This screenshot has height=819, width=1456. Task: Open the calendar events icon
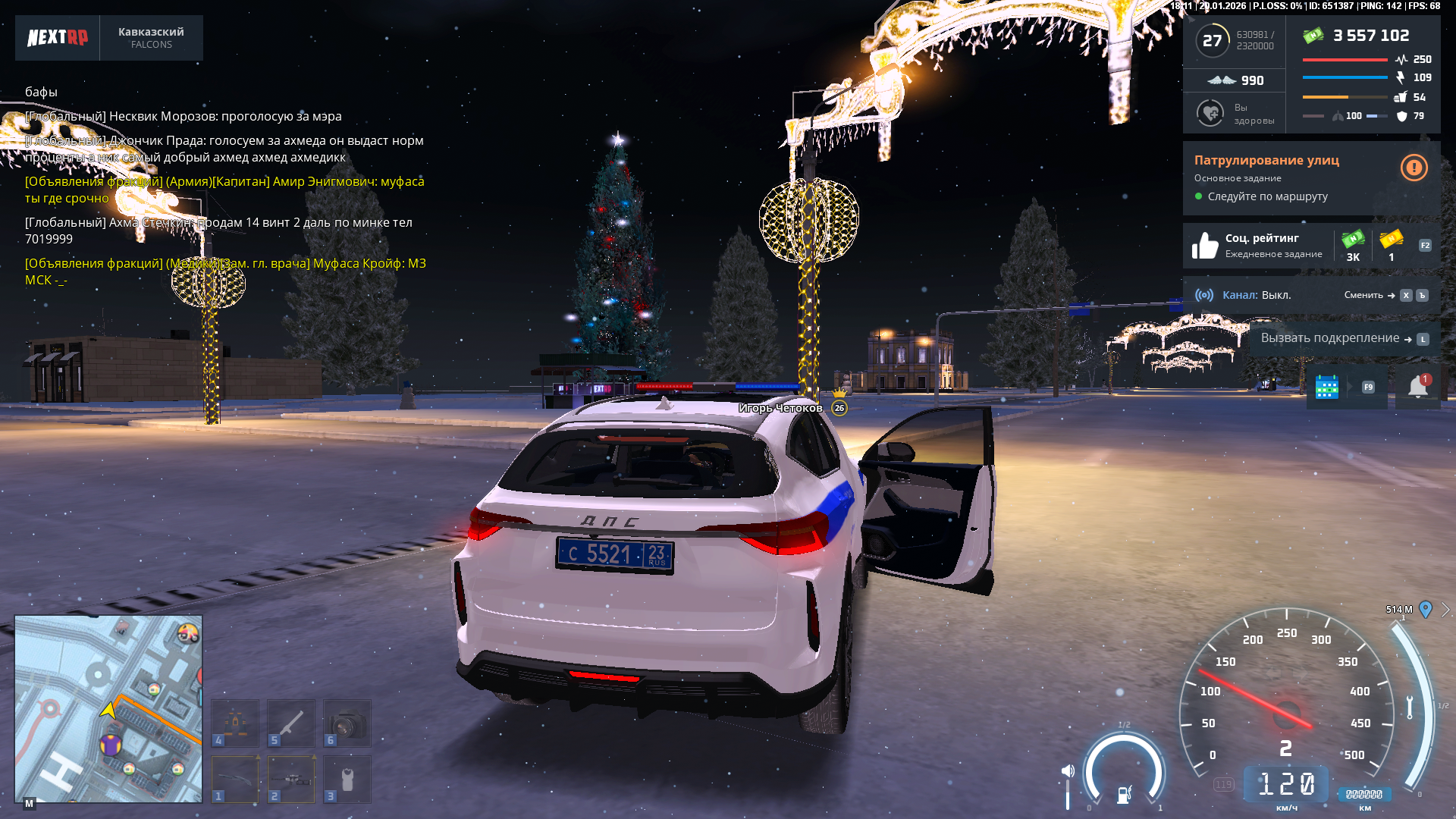1326,387
